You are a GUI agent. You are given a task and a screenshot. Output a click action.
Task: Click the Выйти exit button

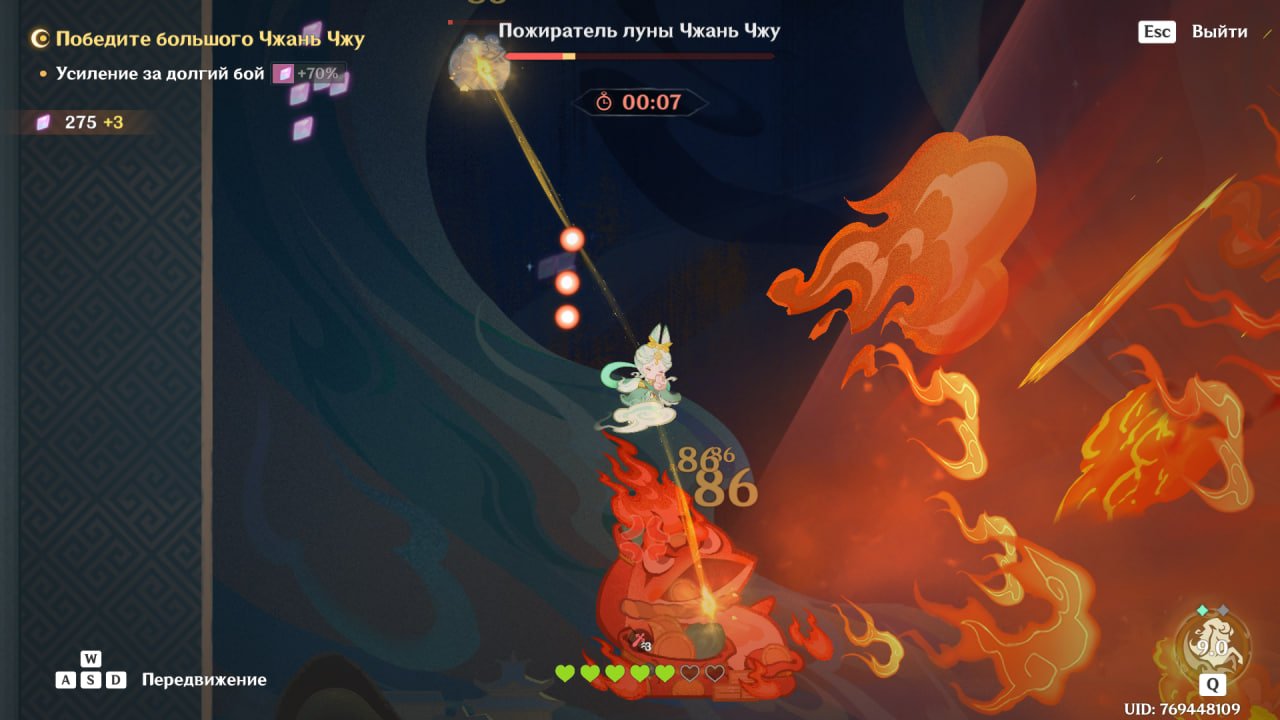point(1218,32)
